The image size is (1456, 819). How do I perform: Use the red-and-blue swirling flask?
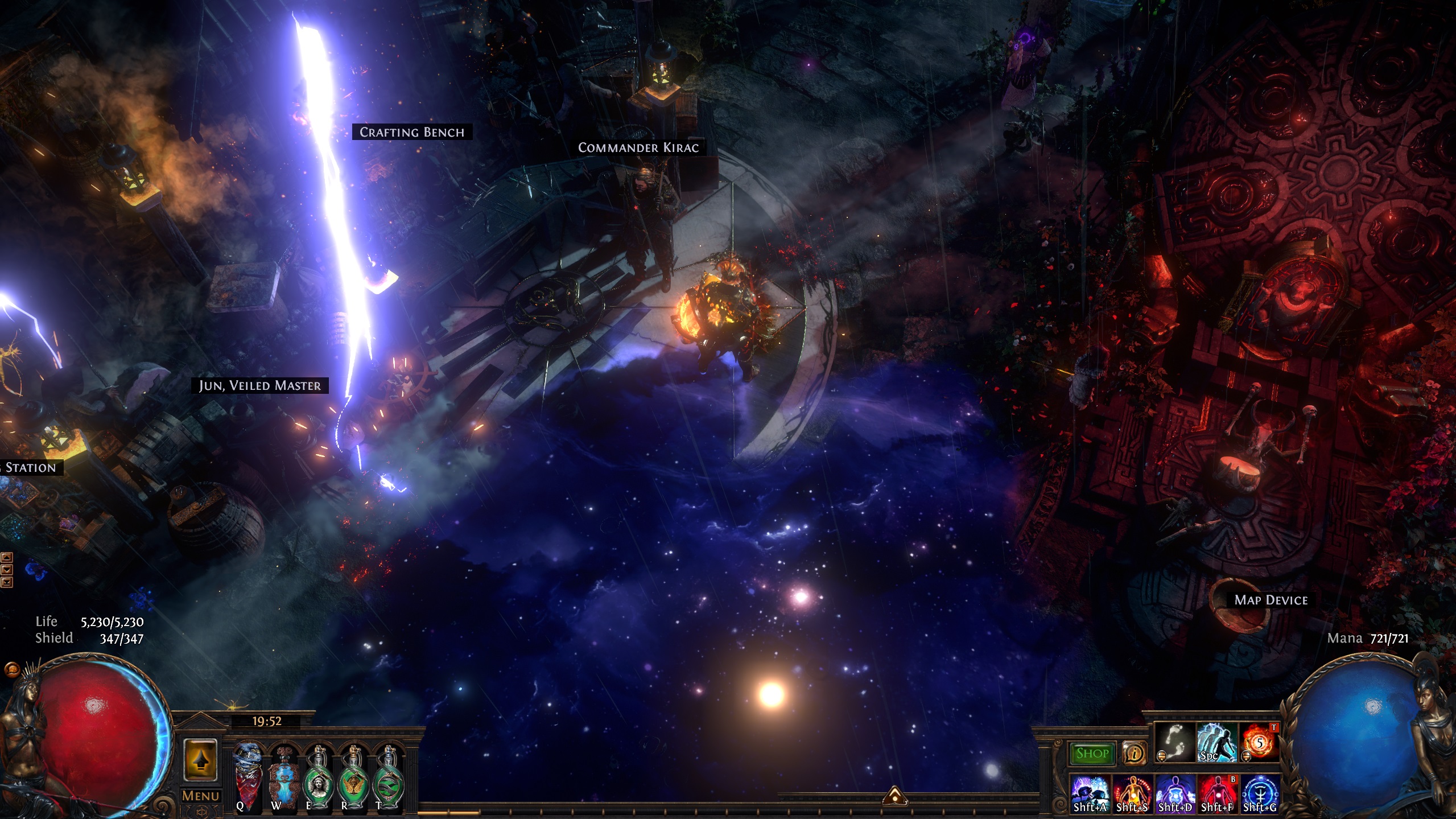249,773
